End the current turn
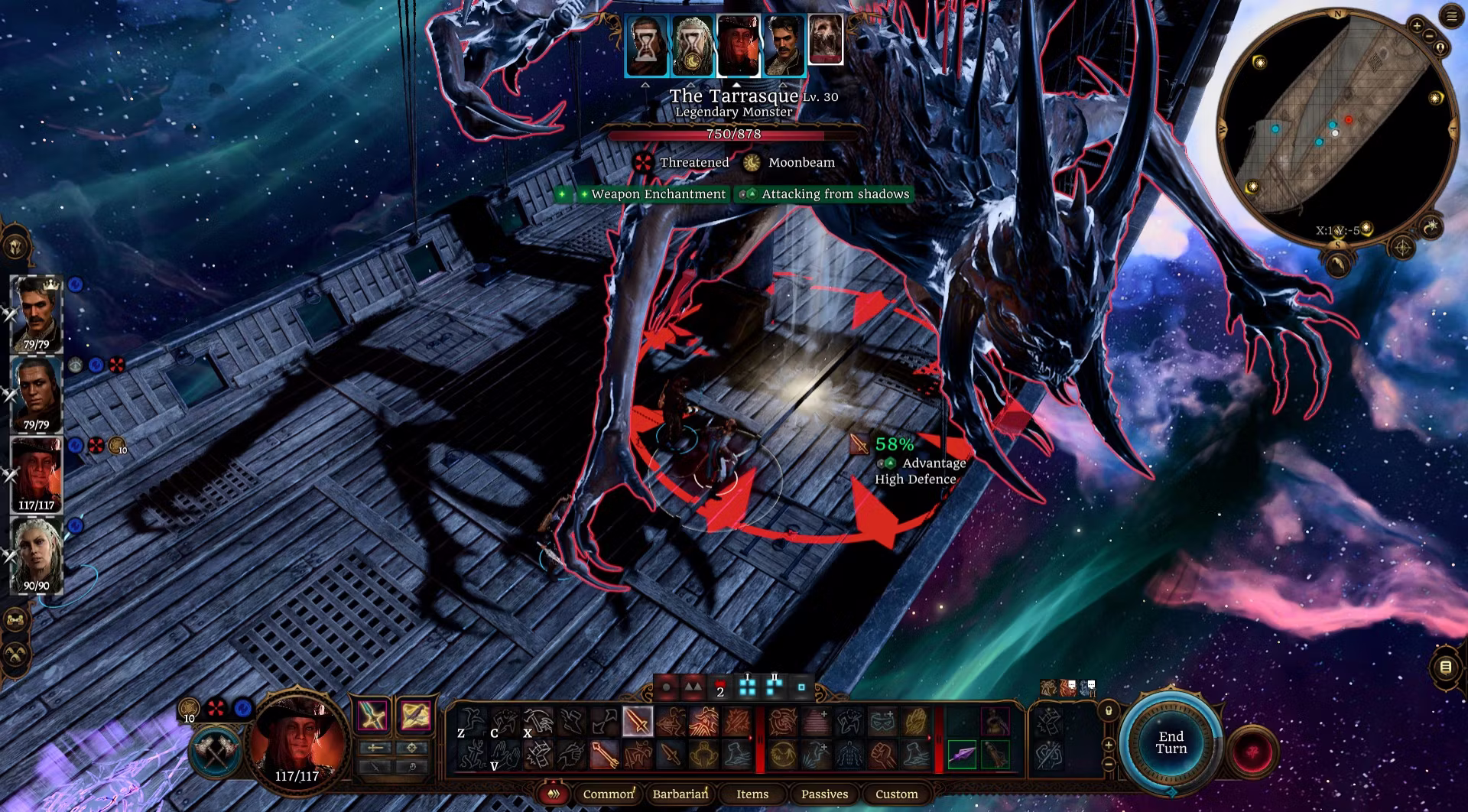This screenshot has width=1468, height=812. pos(1171,742)
